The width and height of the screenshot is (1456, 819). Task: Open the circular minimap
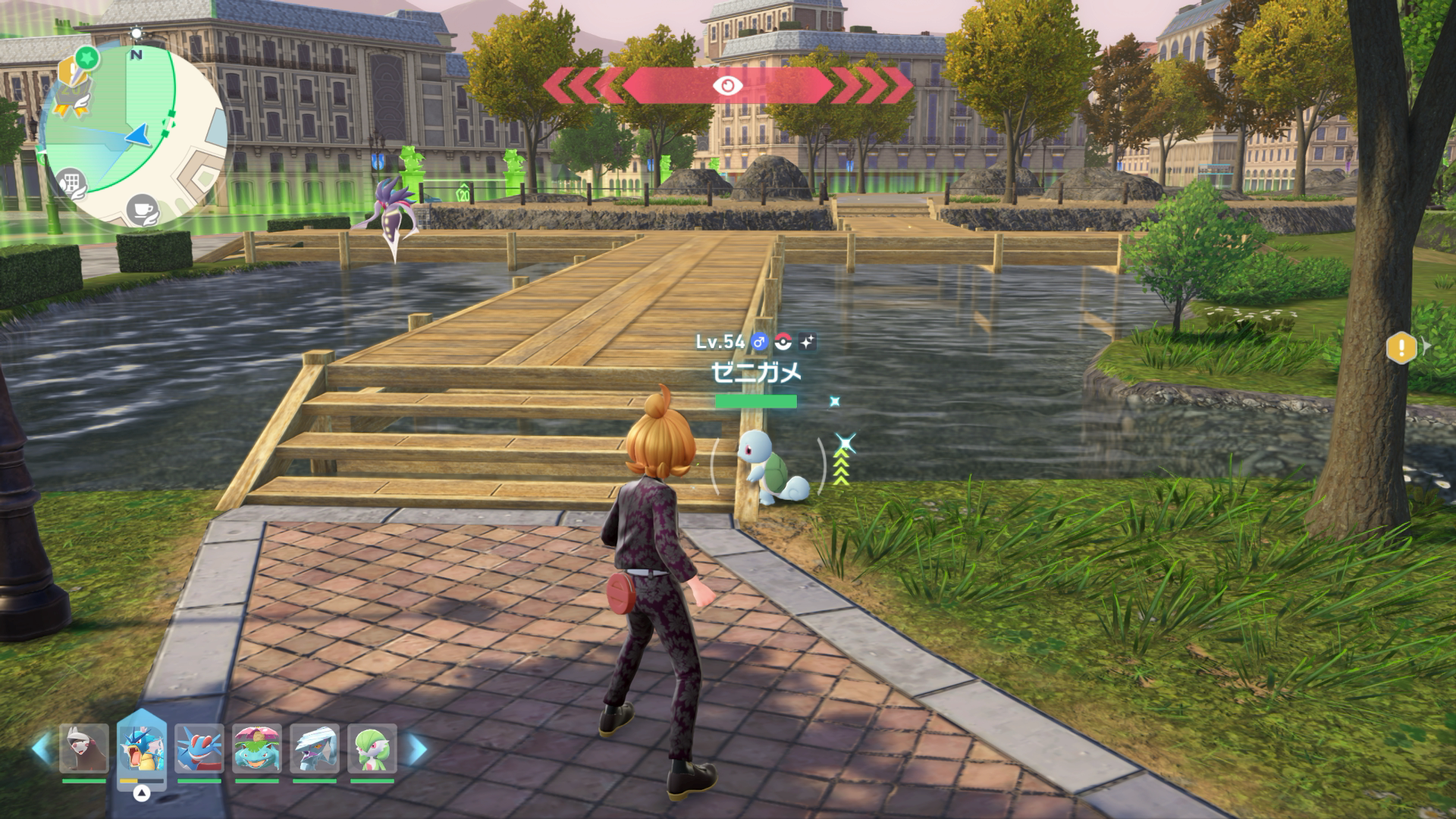(133, 136)
